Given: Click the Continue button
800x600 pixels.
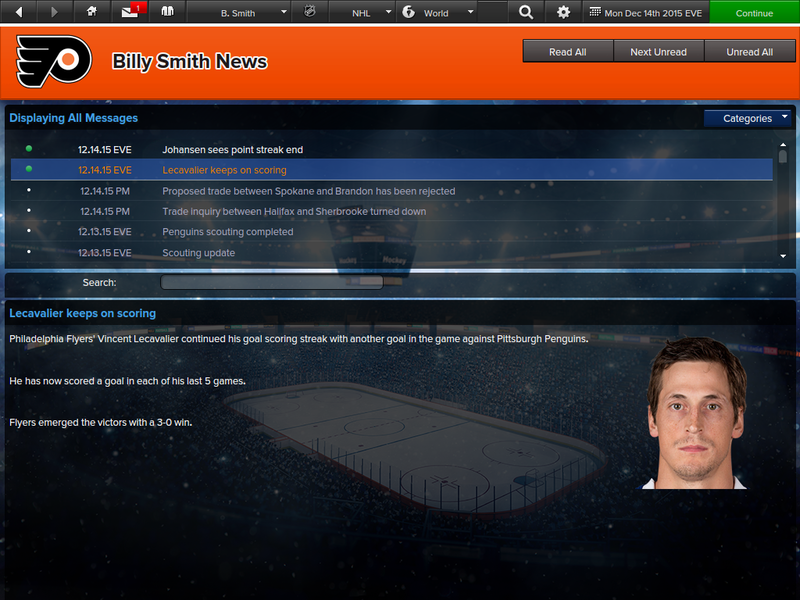Looking at the screenshot, I should [754, 13].
